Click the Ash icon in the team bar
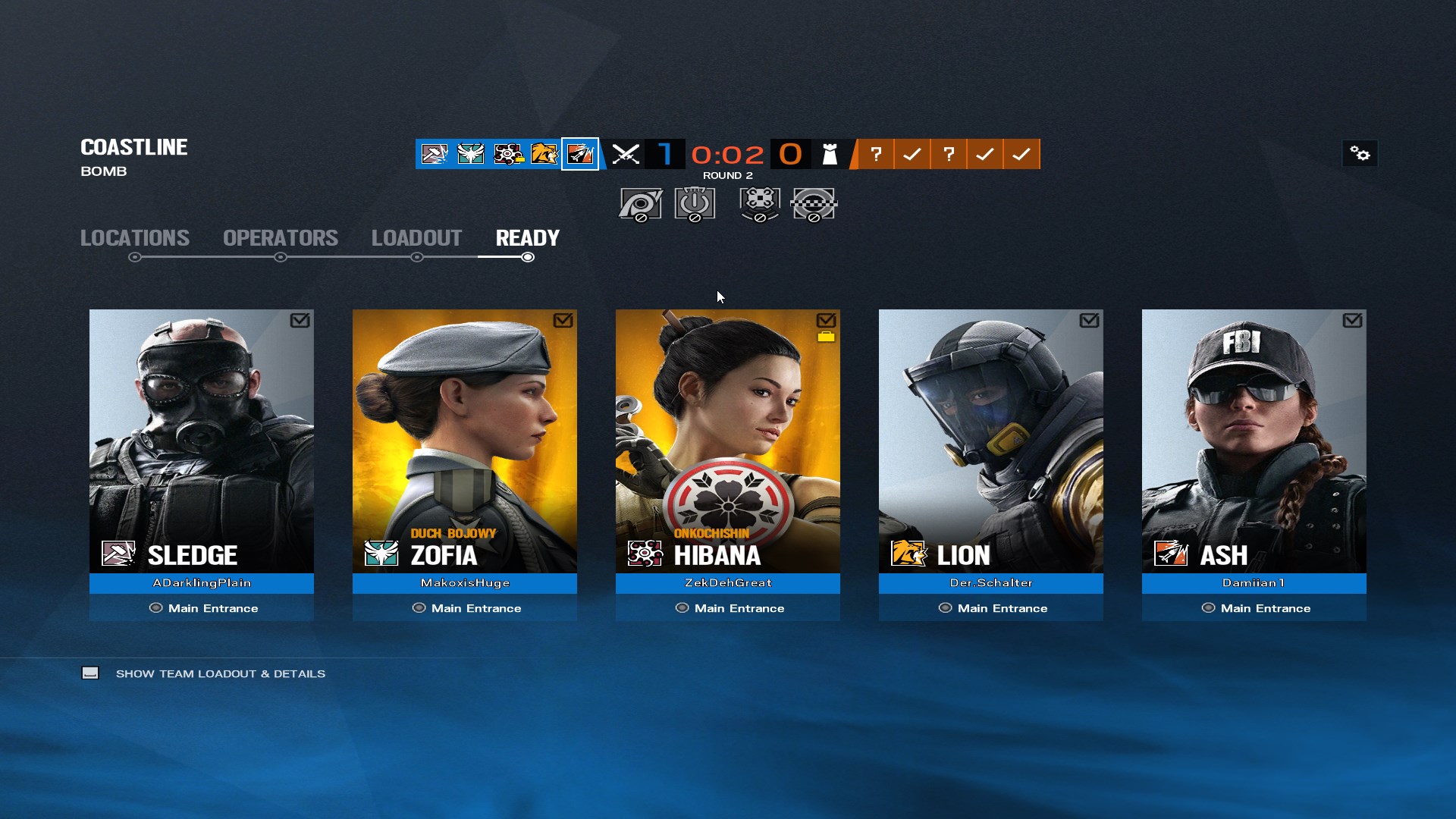The image size is (1456, 819). 580,154
